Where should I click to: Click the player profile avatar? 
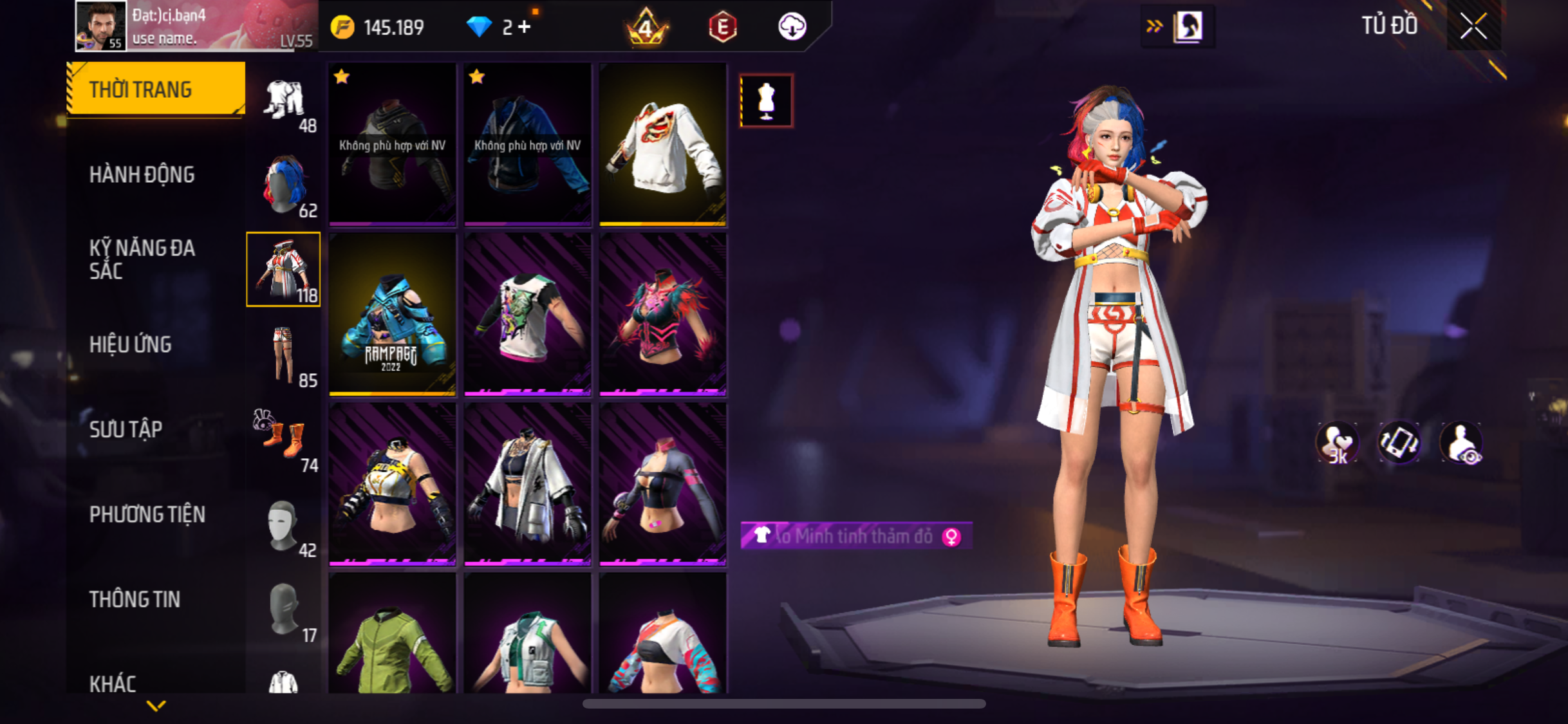point(100,26)
